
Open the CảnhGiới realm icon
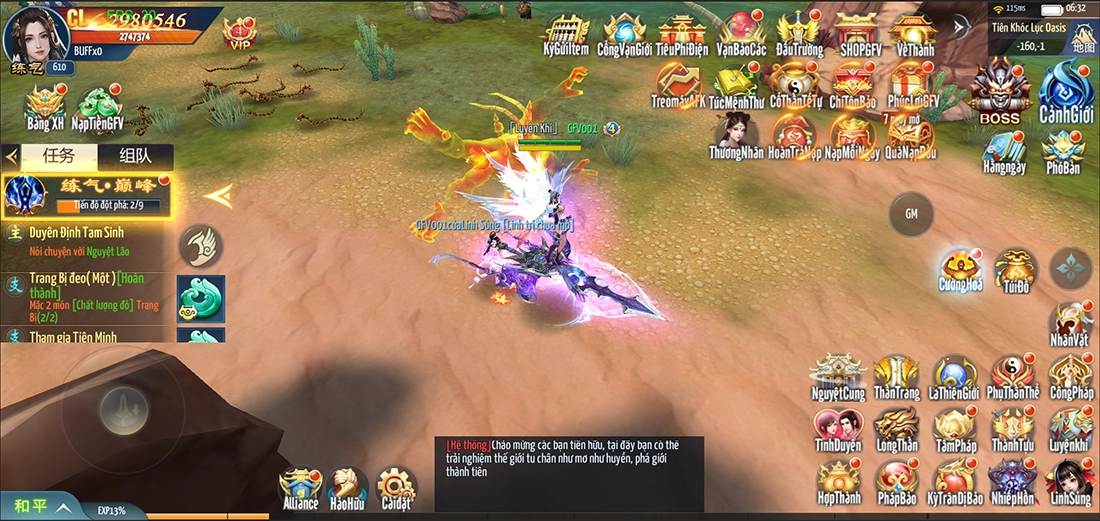coord(1064,90)
